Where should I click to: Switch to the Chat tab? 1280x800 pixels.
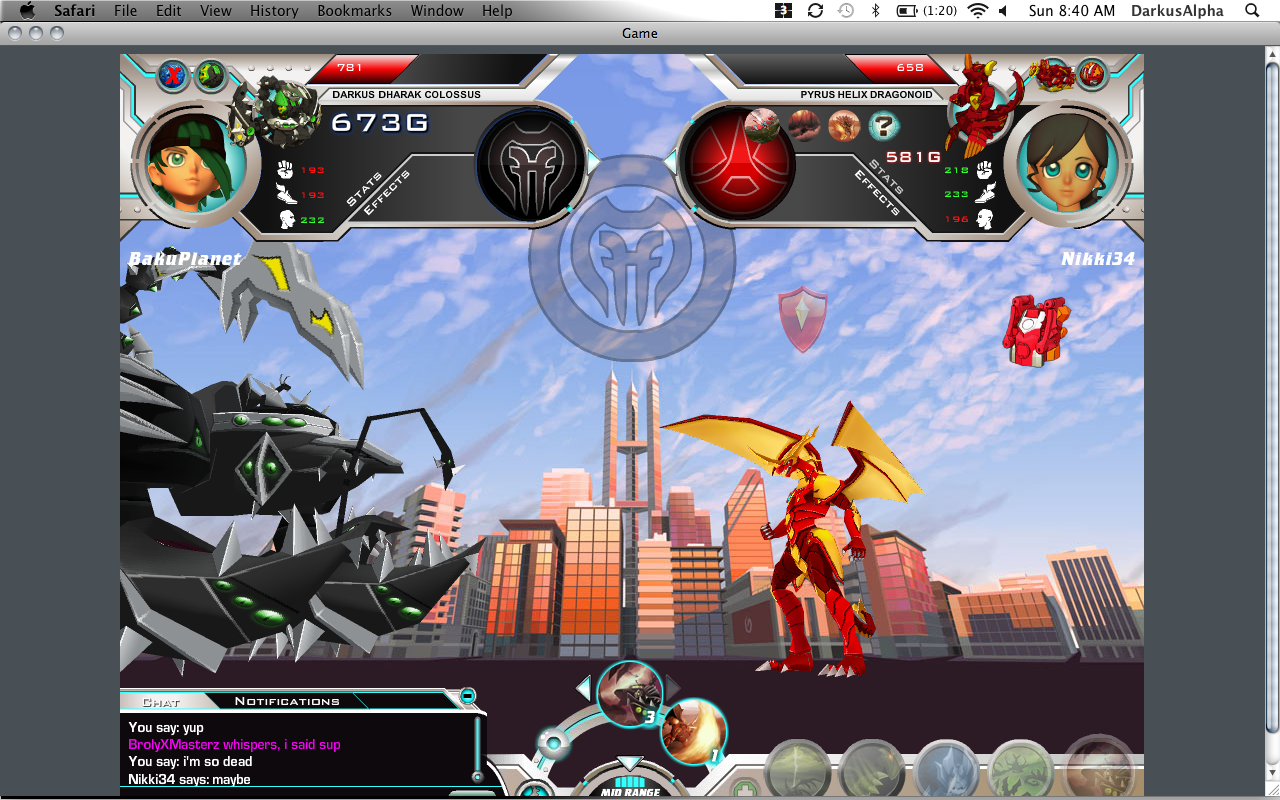(x=161, y=702)
